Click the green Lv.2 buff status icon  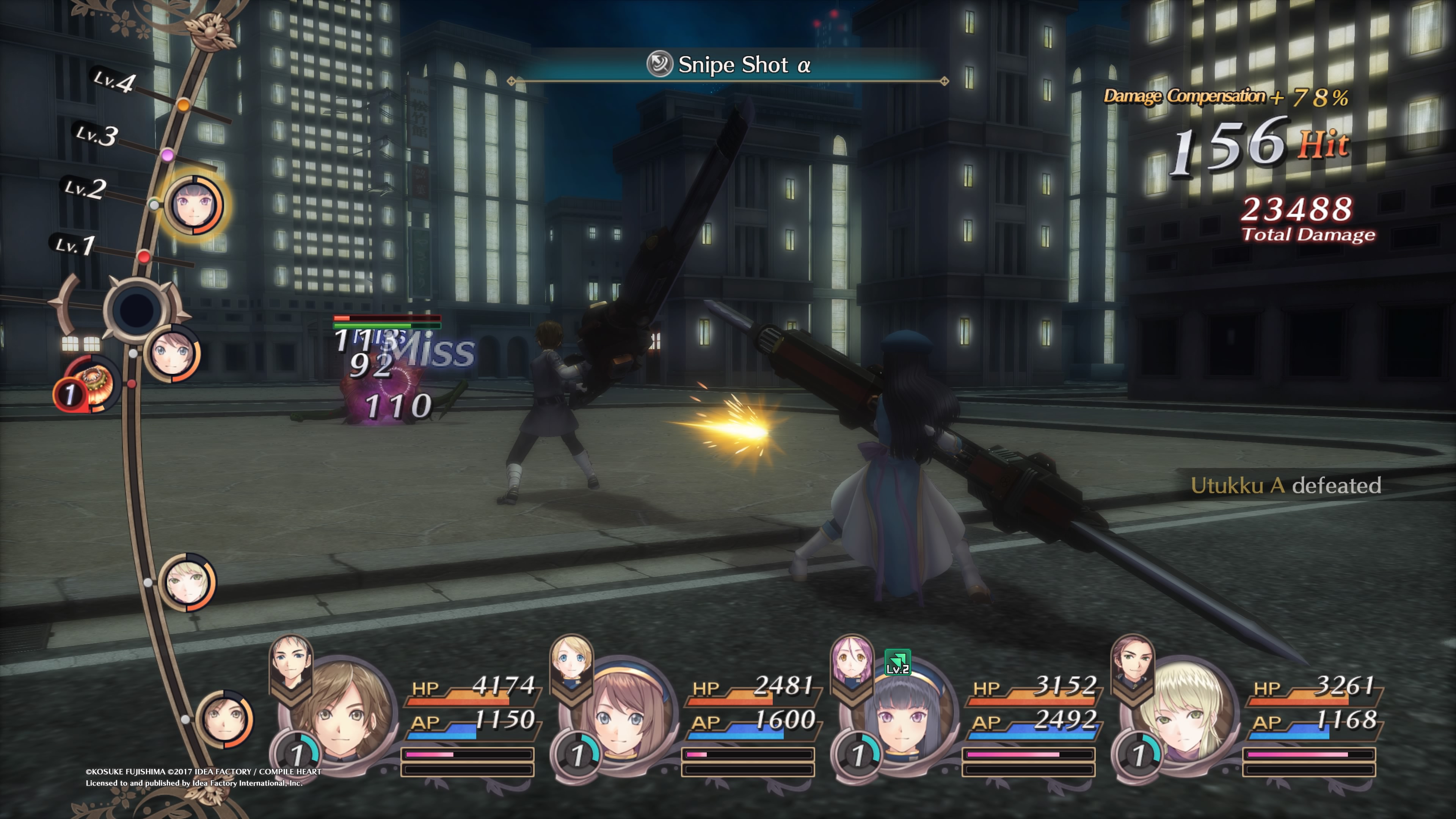pos(897,662)
